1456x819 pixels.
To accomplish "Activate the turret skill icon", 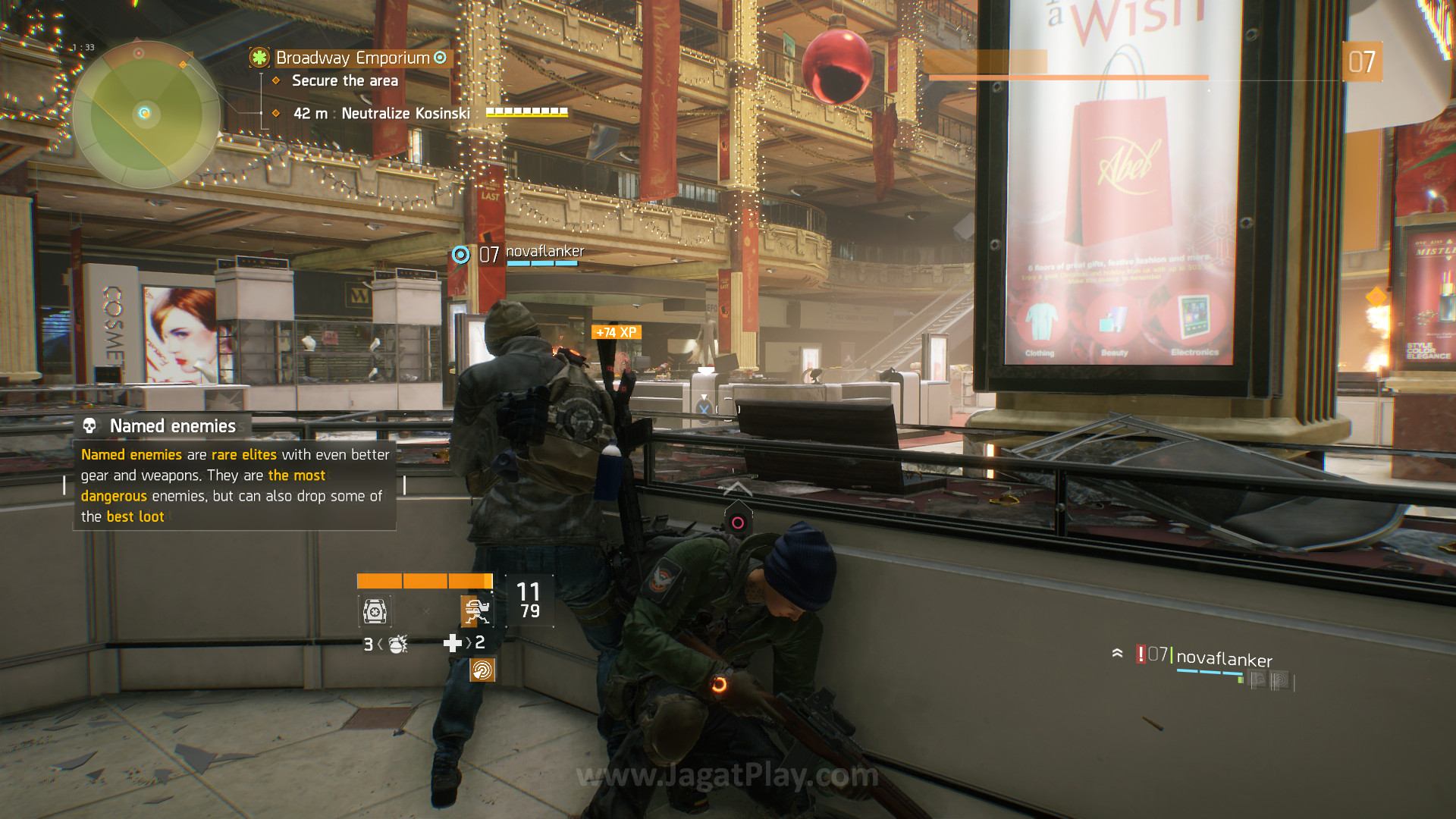I will pyautogui.click(x=476, y=610).
